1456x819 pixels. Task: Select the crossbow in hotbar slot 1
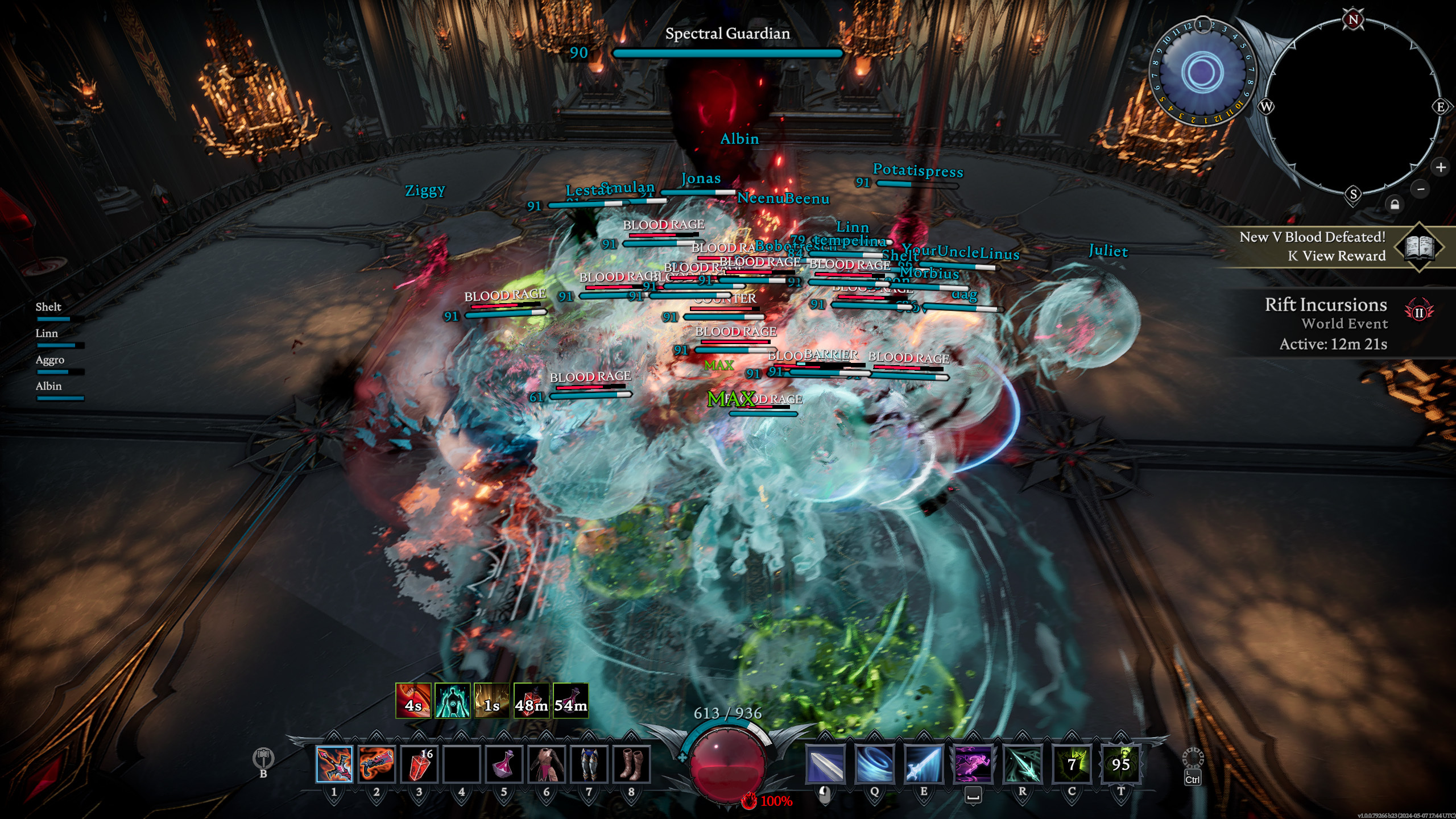coord(334,764)
